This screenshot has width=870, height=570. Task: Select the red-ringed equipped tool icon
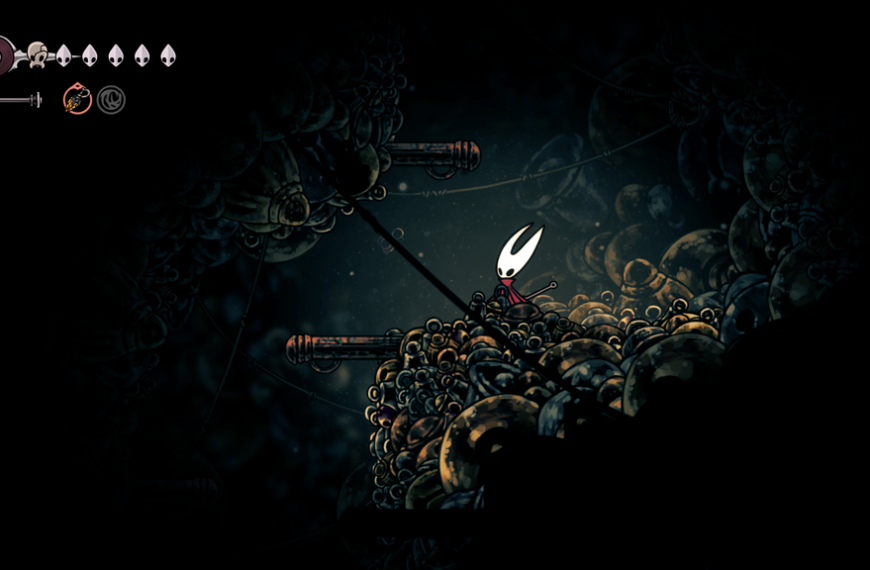pyautogui.click(x=77, y=99)
